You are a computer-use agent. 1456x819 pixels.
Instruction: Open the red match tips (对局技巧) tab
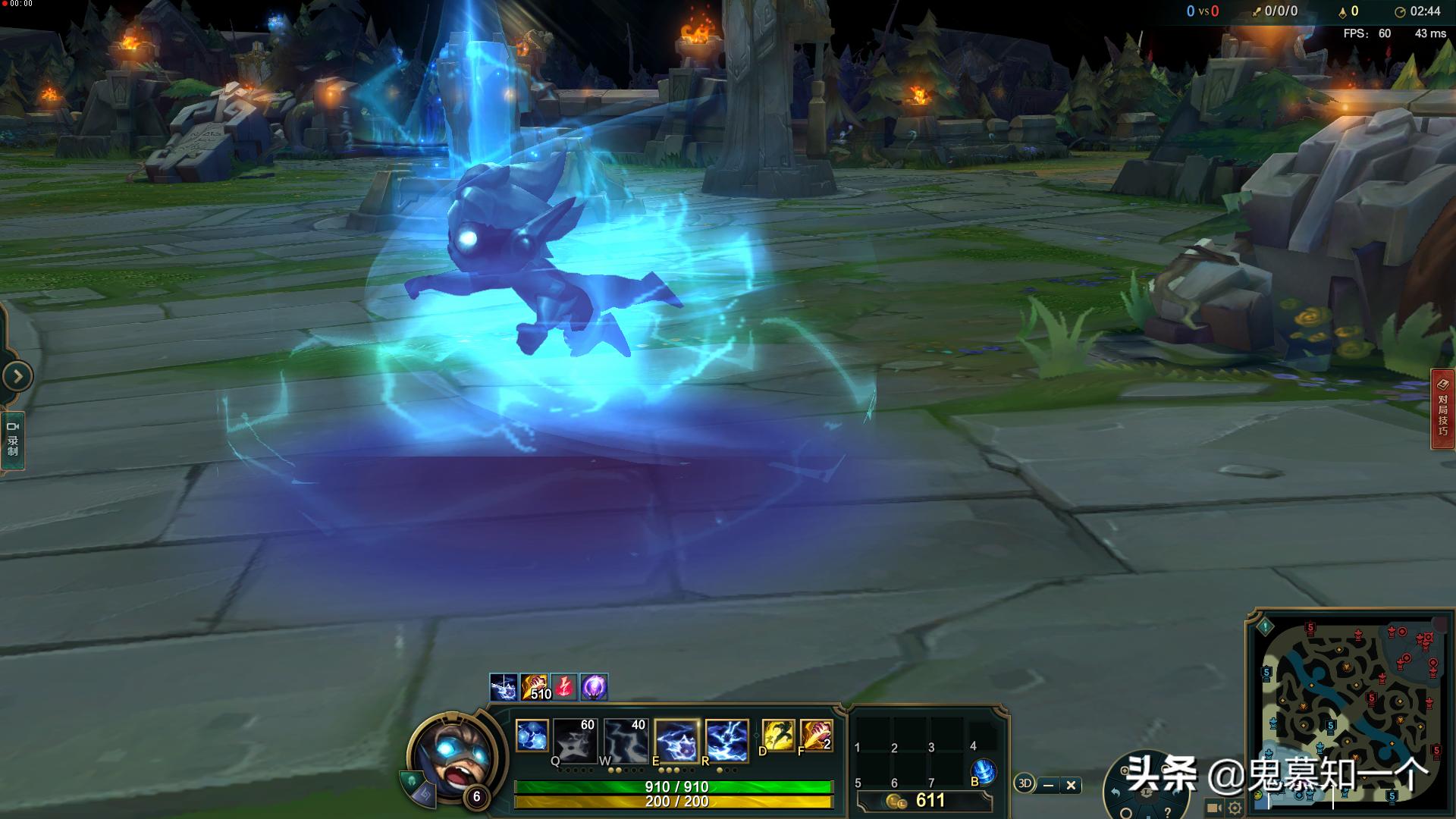(x=1442, y=409)
